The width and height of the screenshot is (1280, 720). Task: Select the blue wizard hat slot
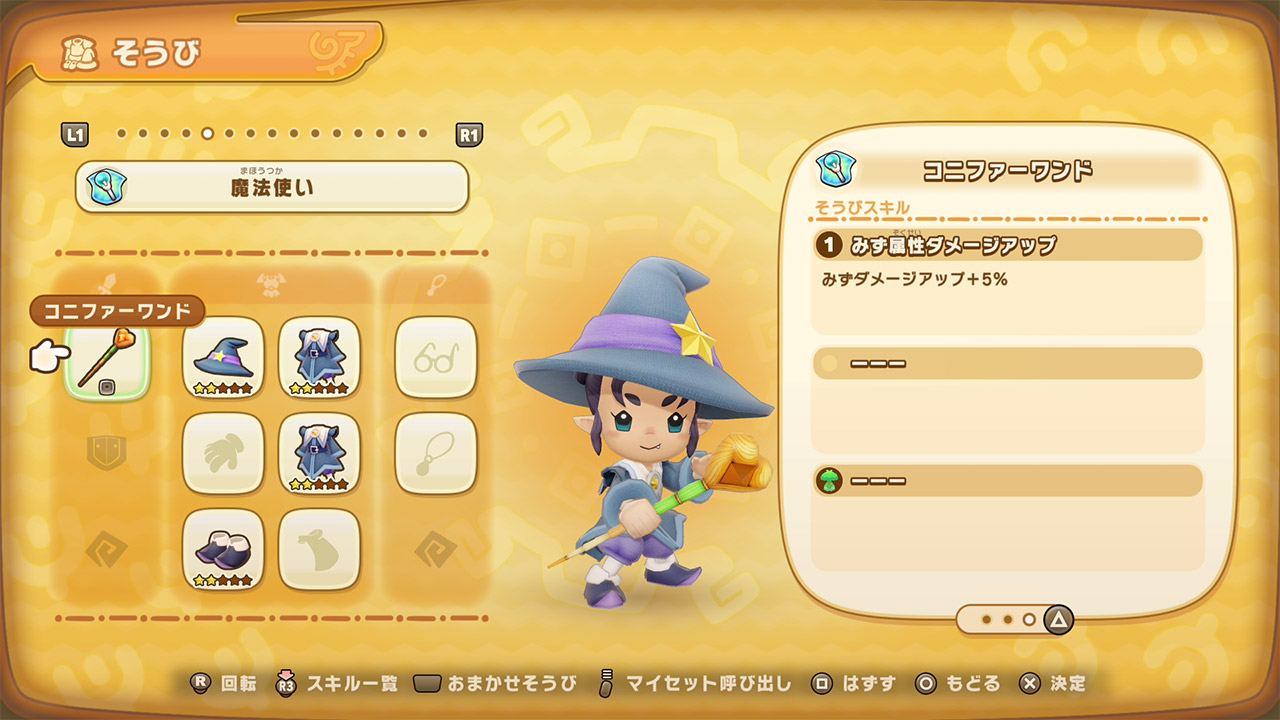pos(223,357)
